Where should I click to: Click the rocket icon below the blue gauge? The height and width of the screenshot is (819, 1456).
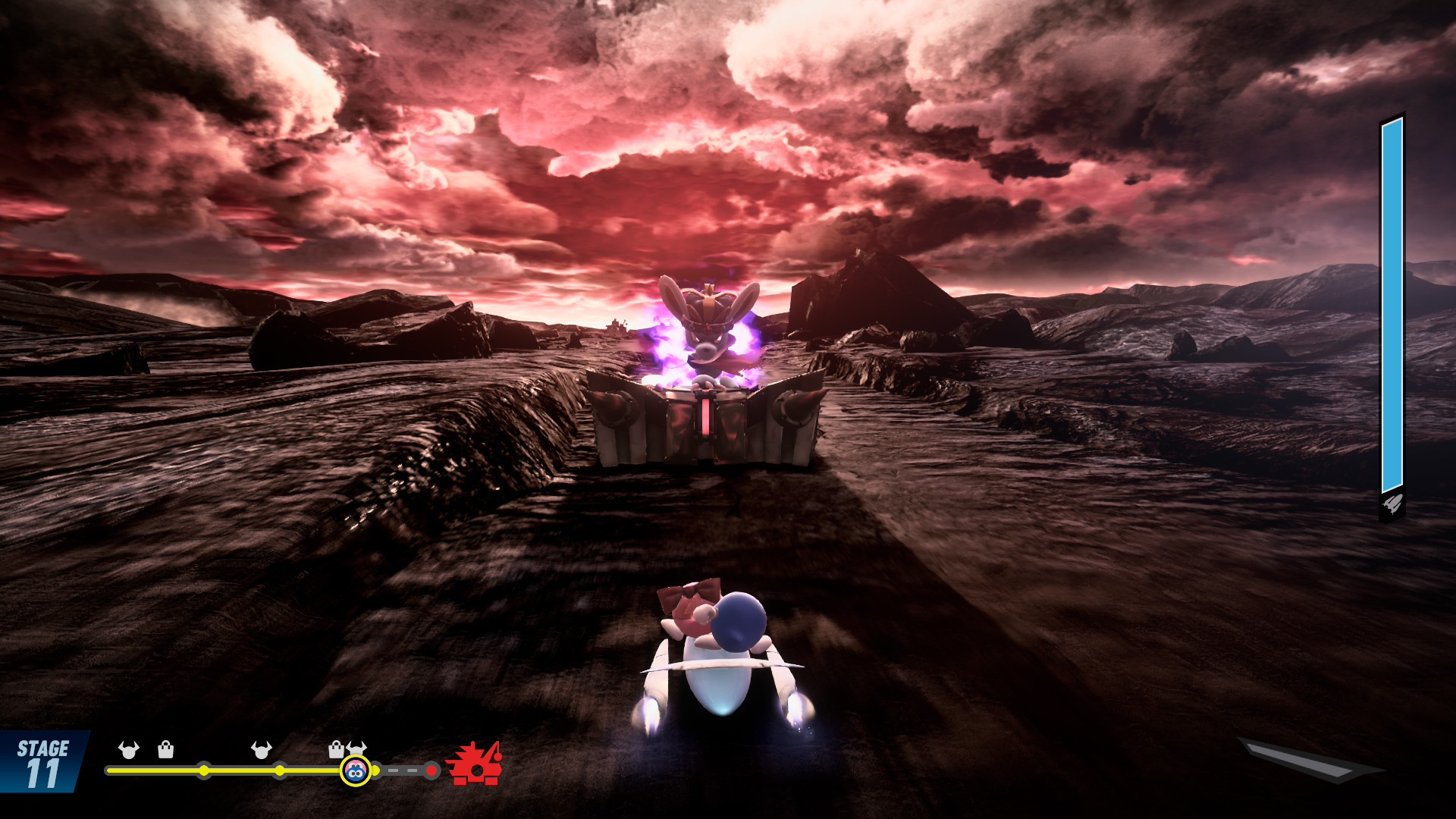pyautogui.click(x=1392, y=504)
